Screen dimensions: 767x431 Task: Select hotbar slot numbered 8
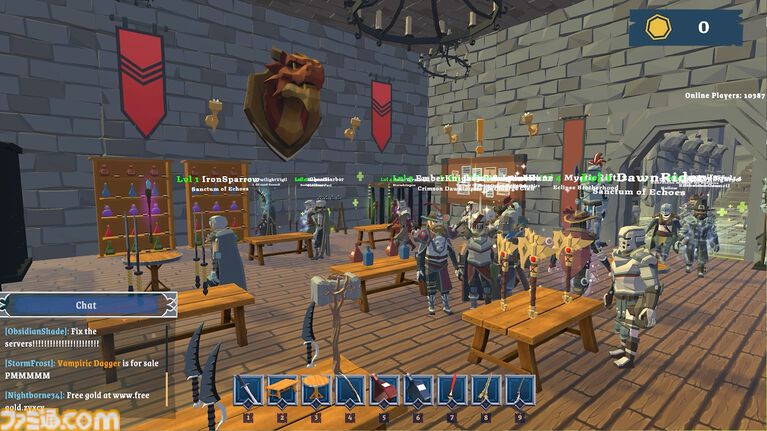pyautogui.click(x=486, y=390)
